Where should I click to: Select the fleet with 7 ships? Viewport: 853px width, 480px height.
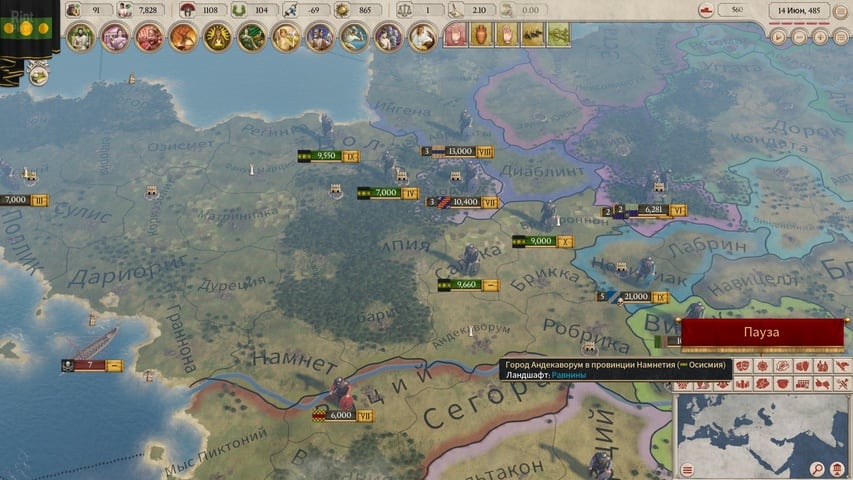[x=89, y=365]
